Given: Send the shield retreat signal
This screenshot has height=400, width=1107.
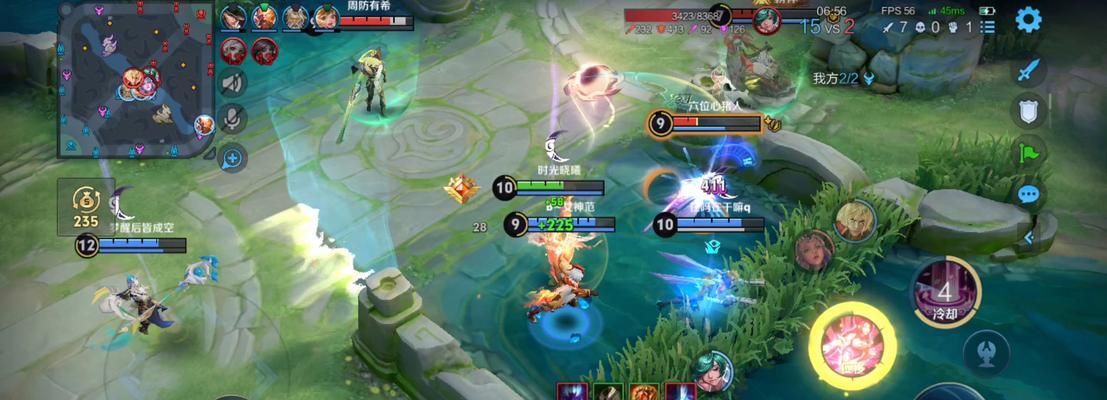Looking at the screenshot, I should pyautogui.click(x=1028, y=110).
